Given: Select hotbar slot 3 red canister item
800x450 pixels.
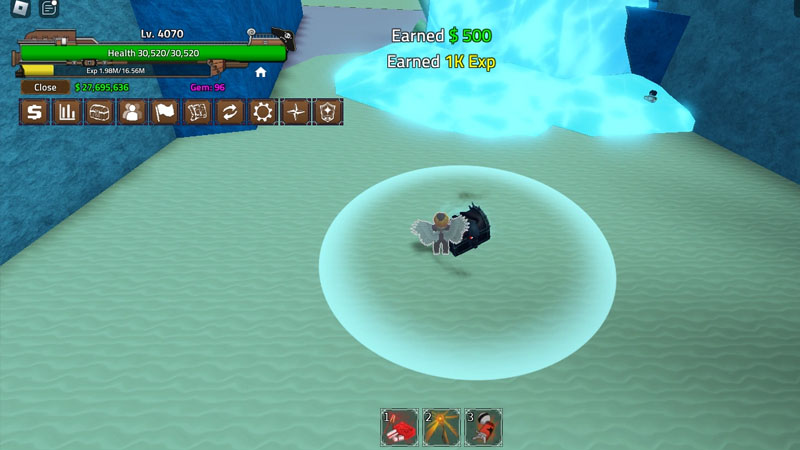Looking at the screenshot, I should point(483,427).
